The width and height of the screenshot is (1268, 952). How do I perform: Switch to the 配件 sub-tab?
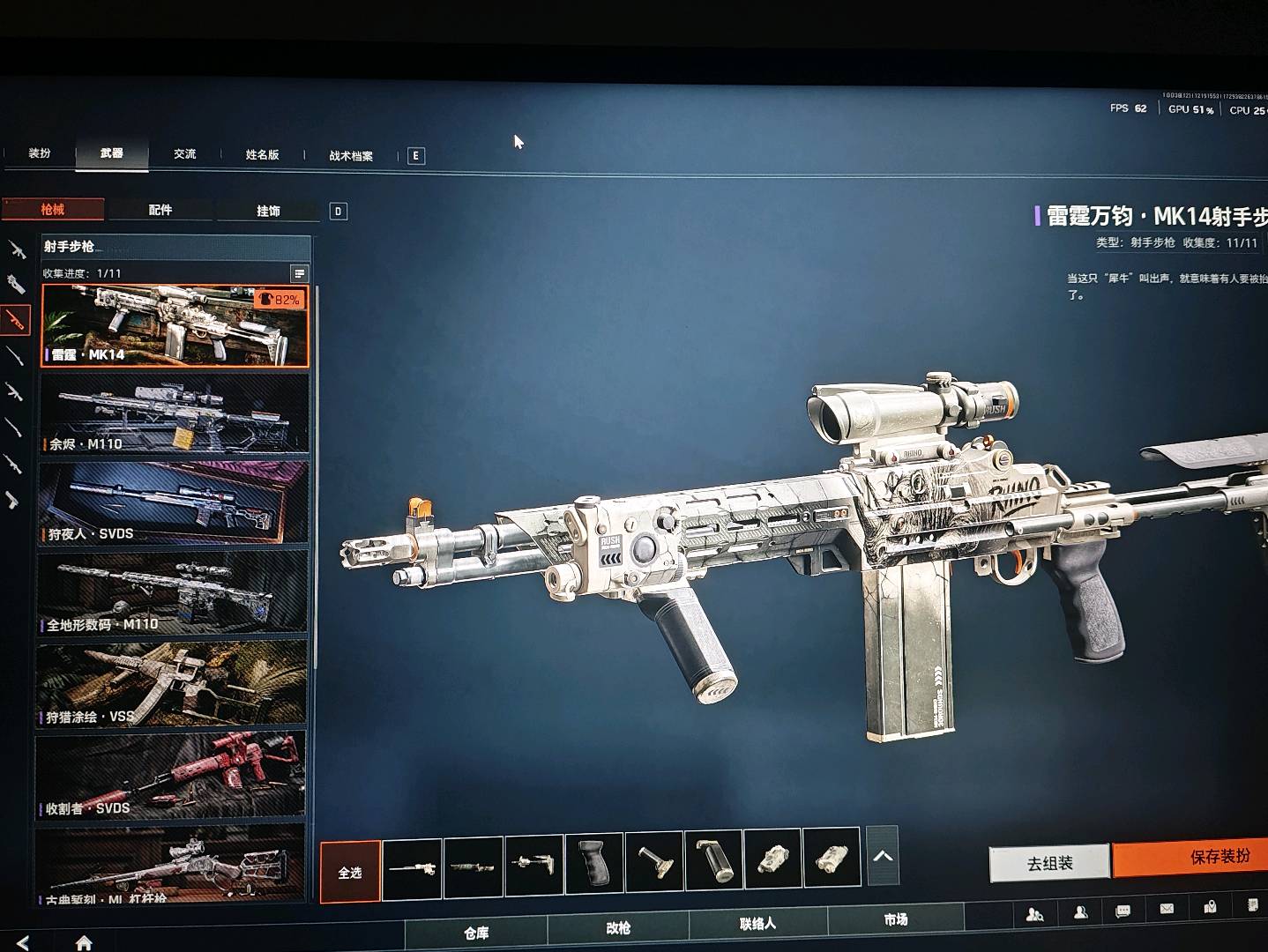[160, 210]
